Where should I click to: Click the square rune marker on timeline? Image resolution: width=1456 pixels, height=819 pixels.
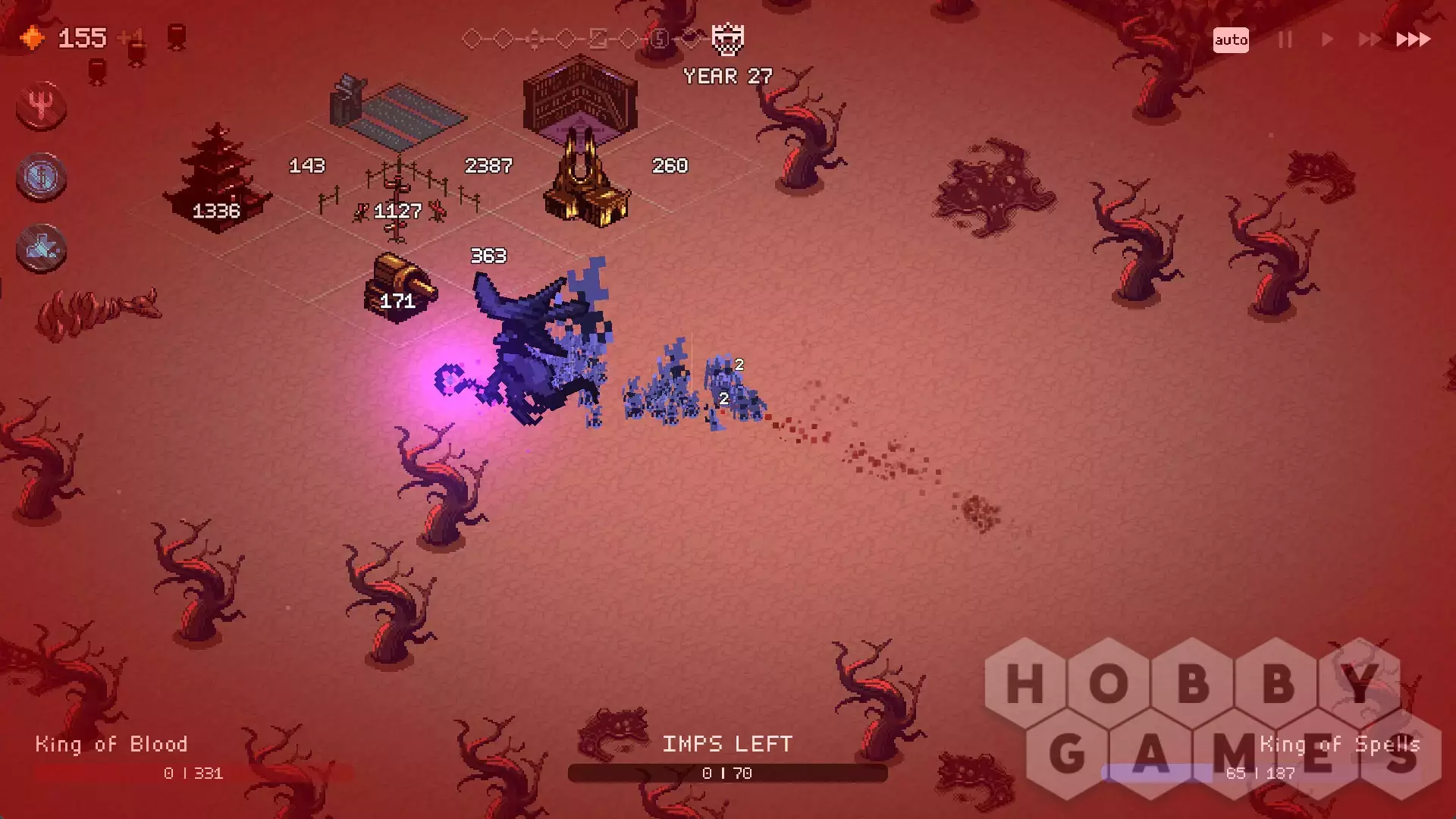point(598,39)
